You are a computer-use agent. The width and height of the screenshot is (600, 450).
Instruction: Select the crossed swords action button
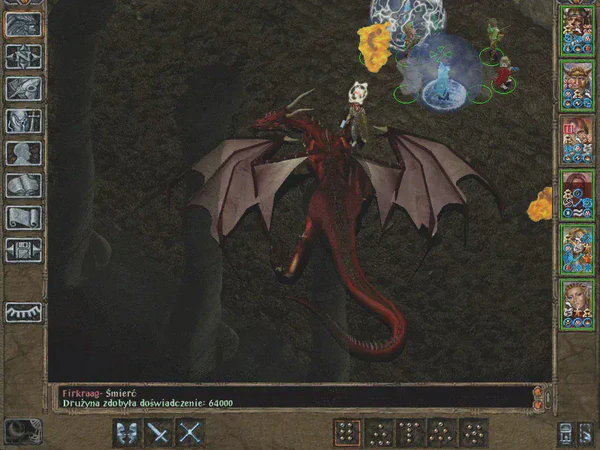pos(190,432)
